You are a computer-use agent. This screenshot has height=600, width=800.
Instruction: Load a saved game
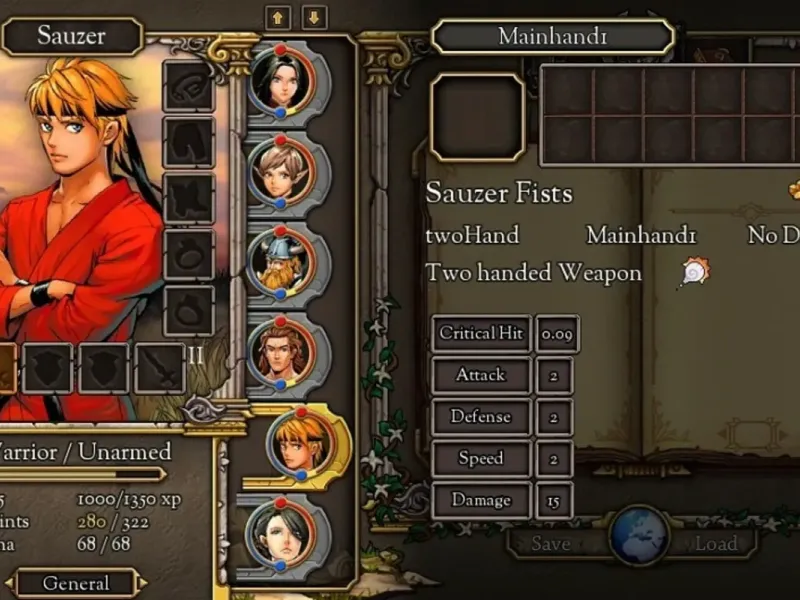716,544
